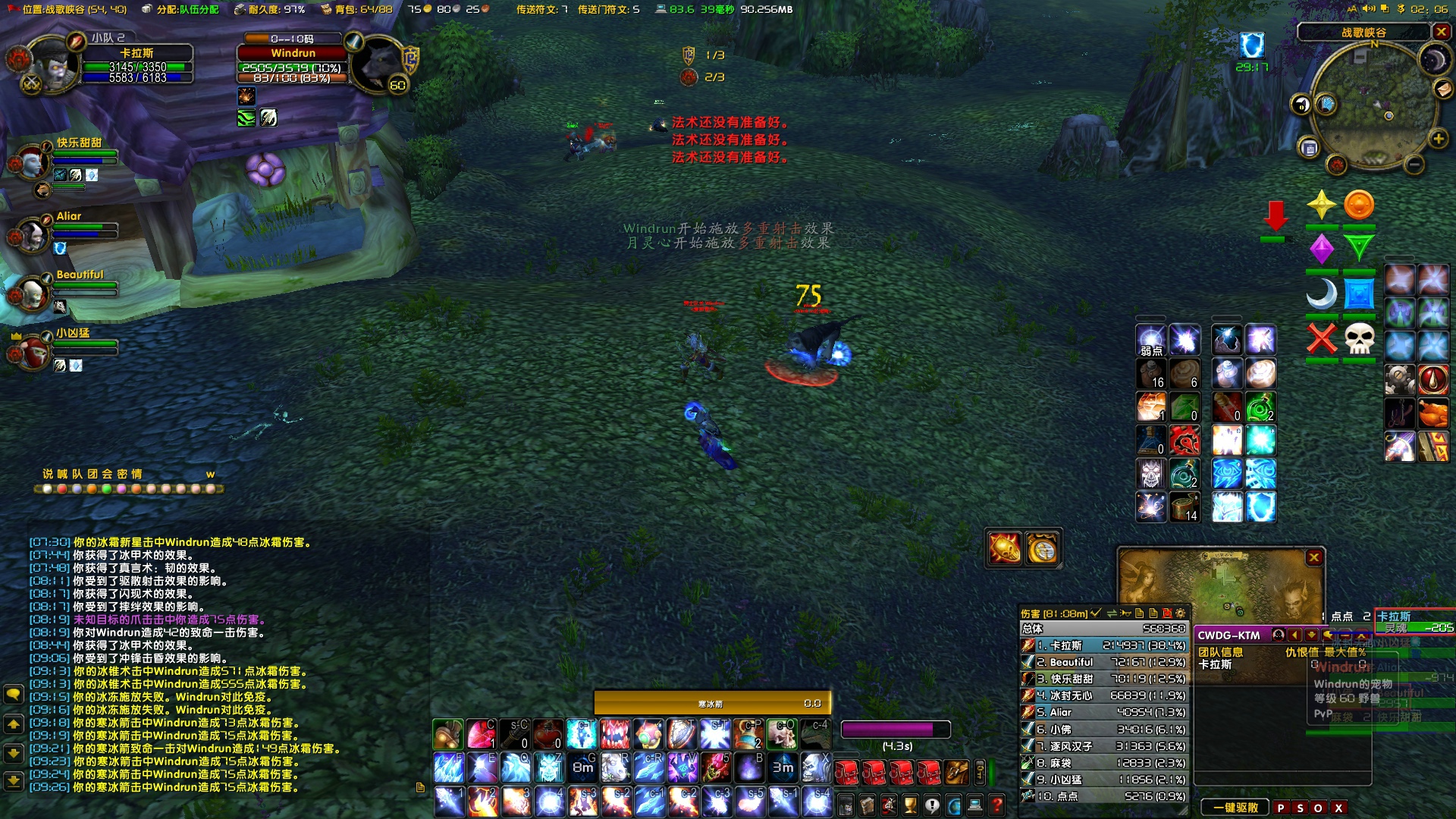1456x819 pixels.
Task: Zoom out on the minimap
Action: coord(1414,165)
